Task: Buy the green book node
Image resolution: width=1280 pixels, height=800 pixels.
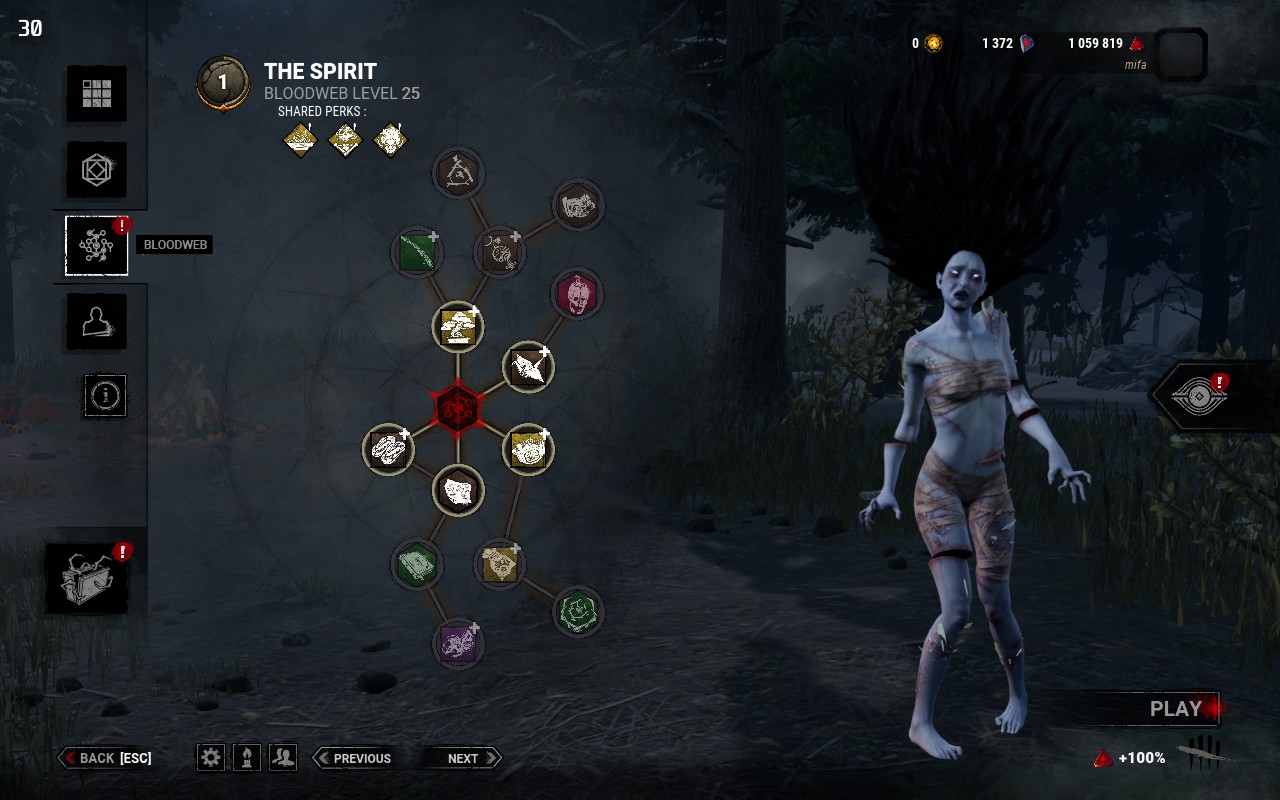Action: point(417,566)
